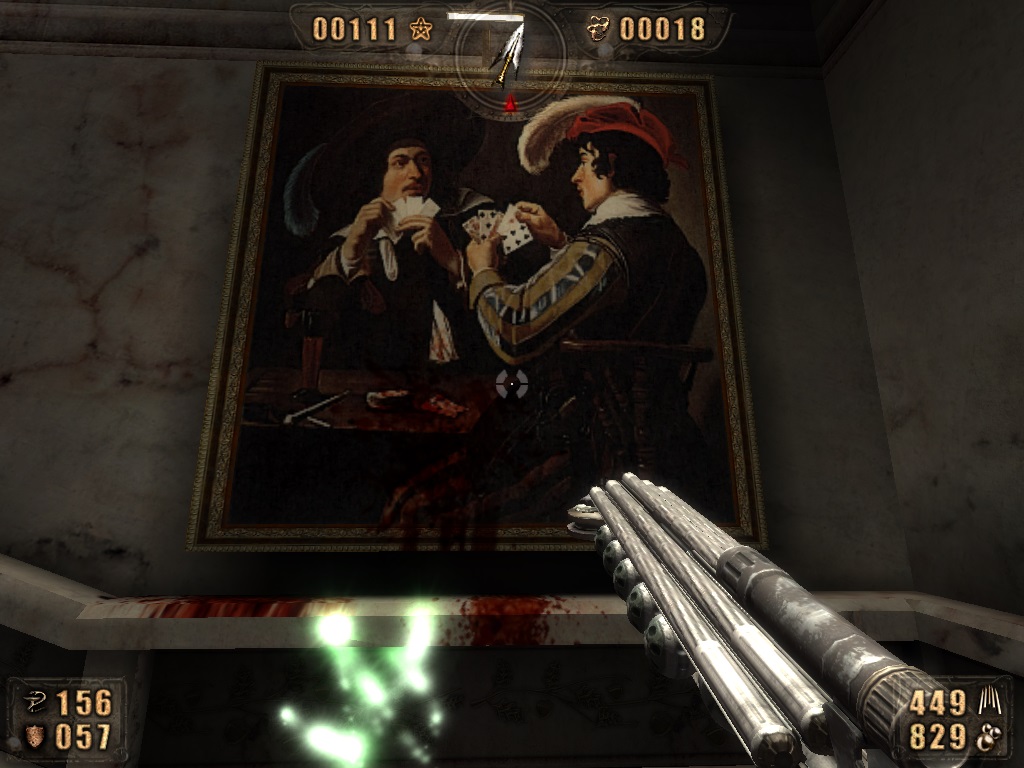Click the compass arrow at the top

pos(509,52)
